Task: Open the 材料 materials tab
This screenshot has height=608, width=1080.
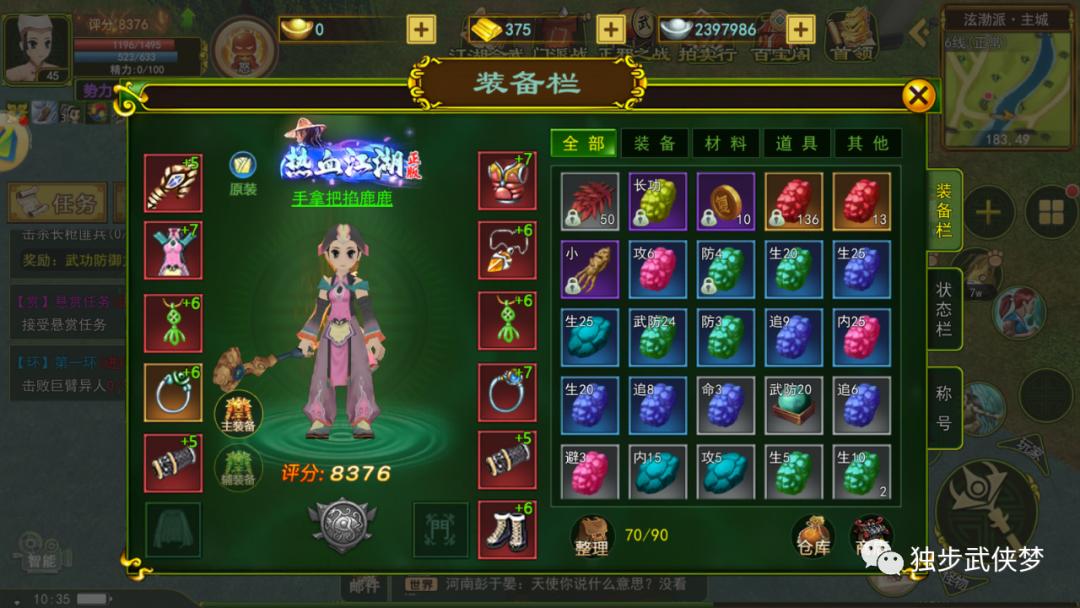Action: [725, 143]
